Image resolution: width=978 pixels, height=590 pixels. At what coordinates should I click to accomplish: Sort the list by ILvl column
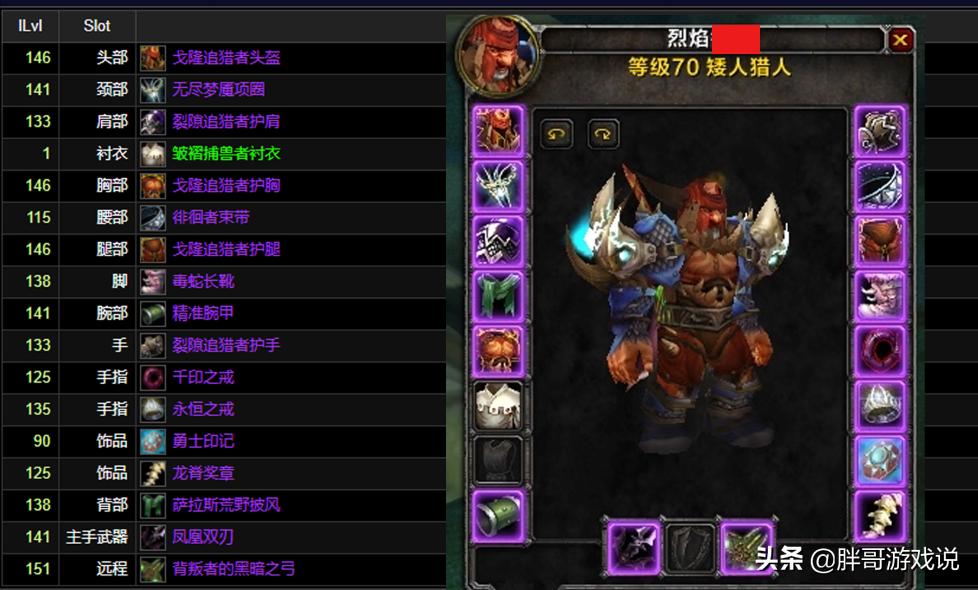pos(31,26)
